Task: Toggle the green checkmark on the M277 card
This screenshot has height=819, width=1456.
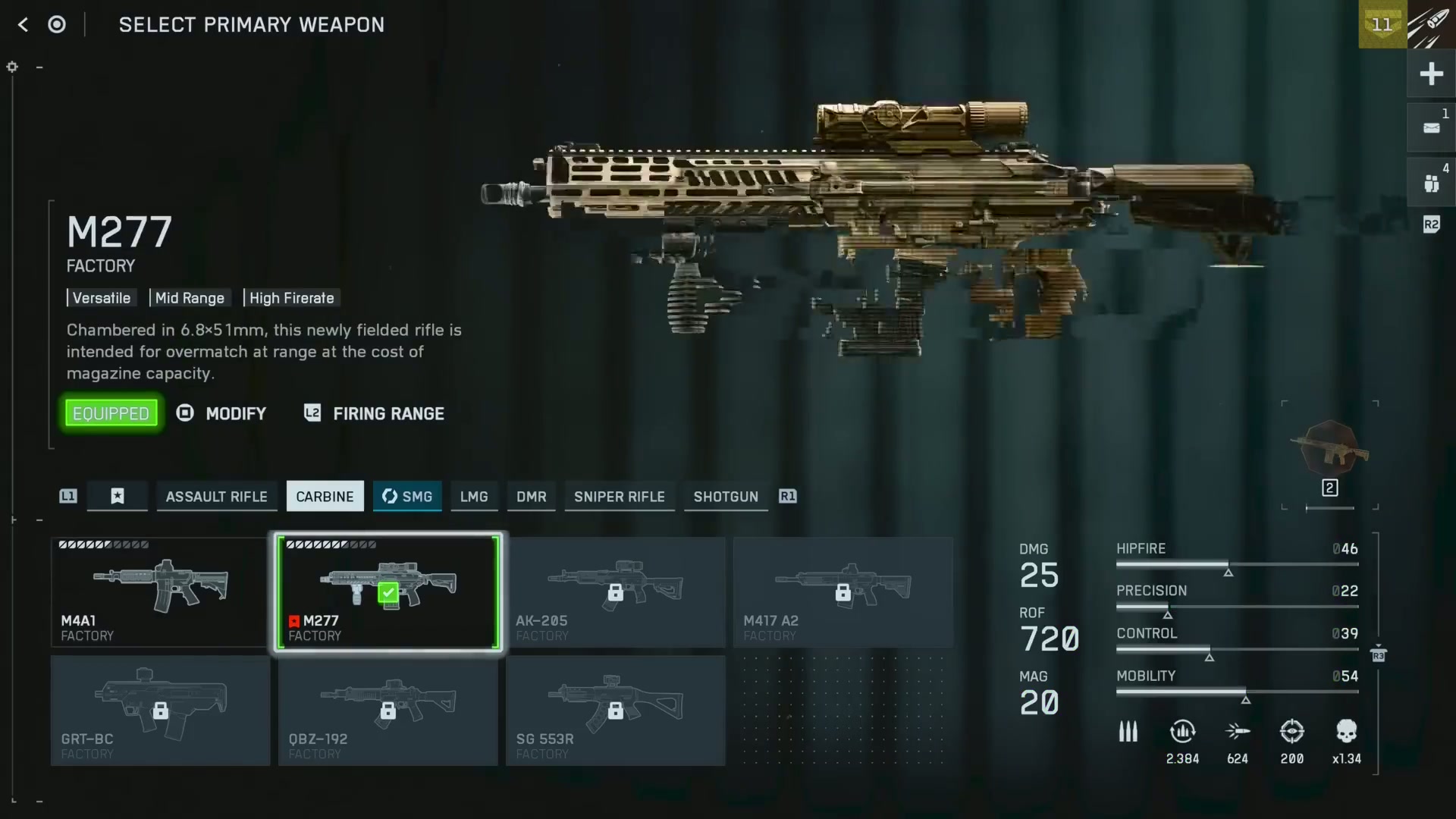Action: (x=389, y=593)
